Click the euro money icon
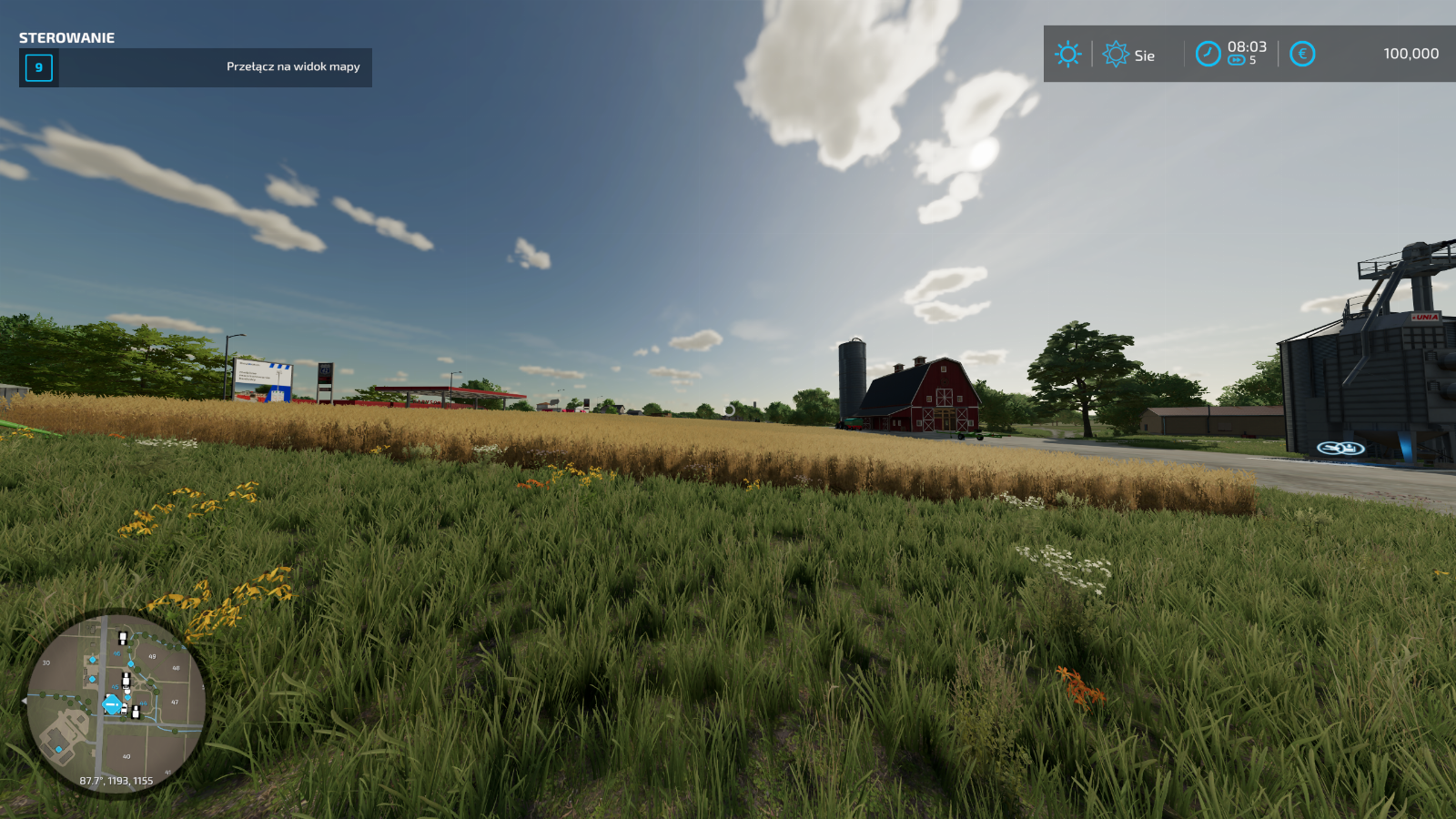This screenshot has width=1456, height=819. coord(1302,55)
